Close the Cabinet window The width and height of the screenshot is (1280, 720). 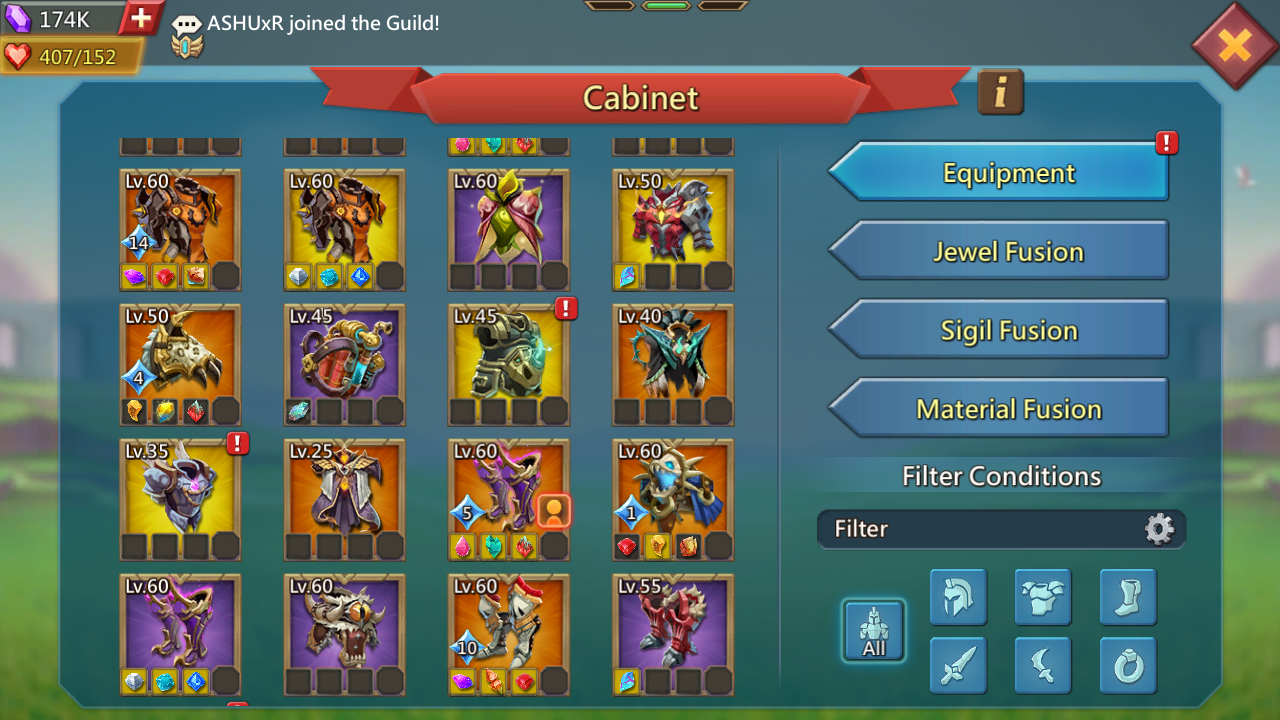[1234, 45]
